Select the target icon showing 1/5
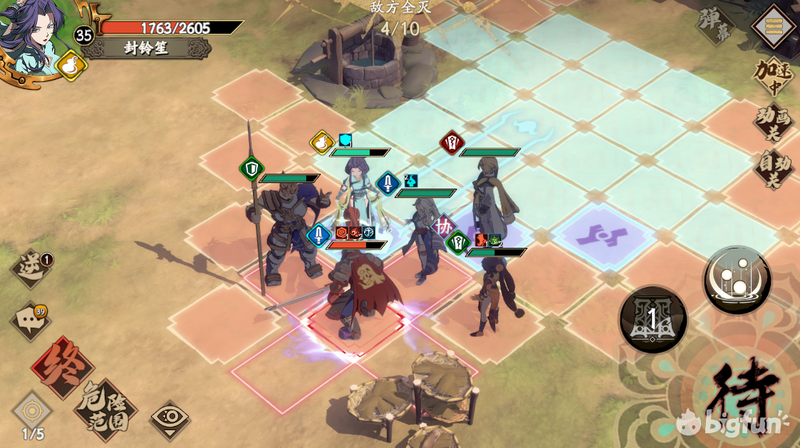800x448 pixels. 32,414
